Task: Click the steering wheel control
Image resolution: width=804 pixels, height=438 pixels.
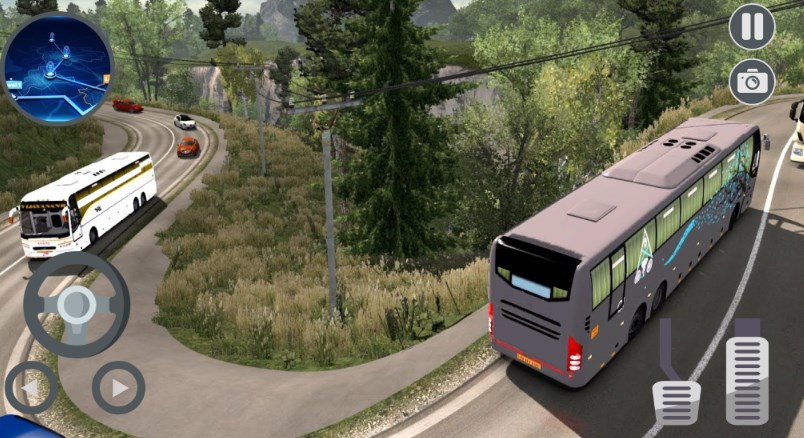Action: coord(76,304)
